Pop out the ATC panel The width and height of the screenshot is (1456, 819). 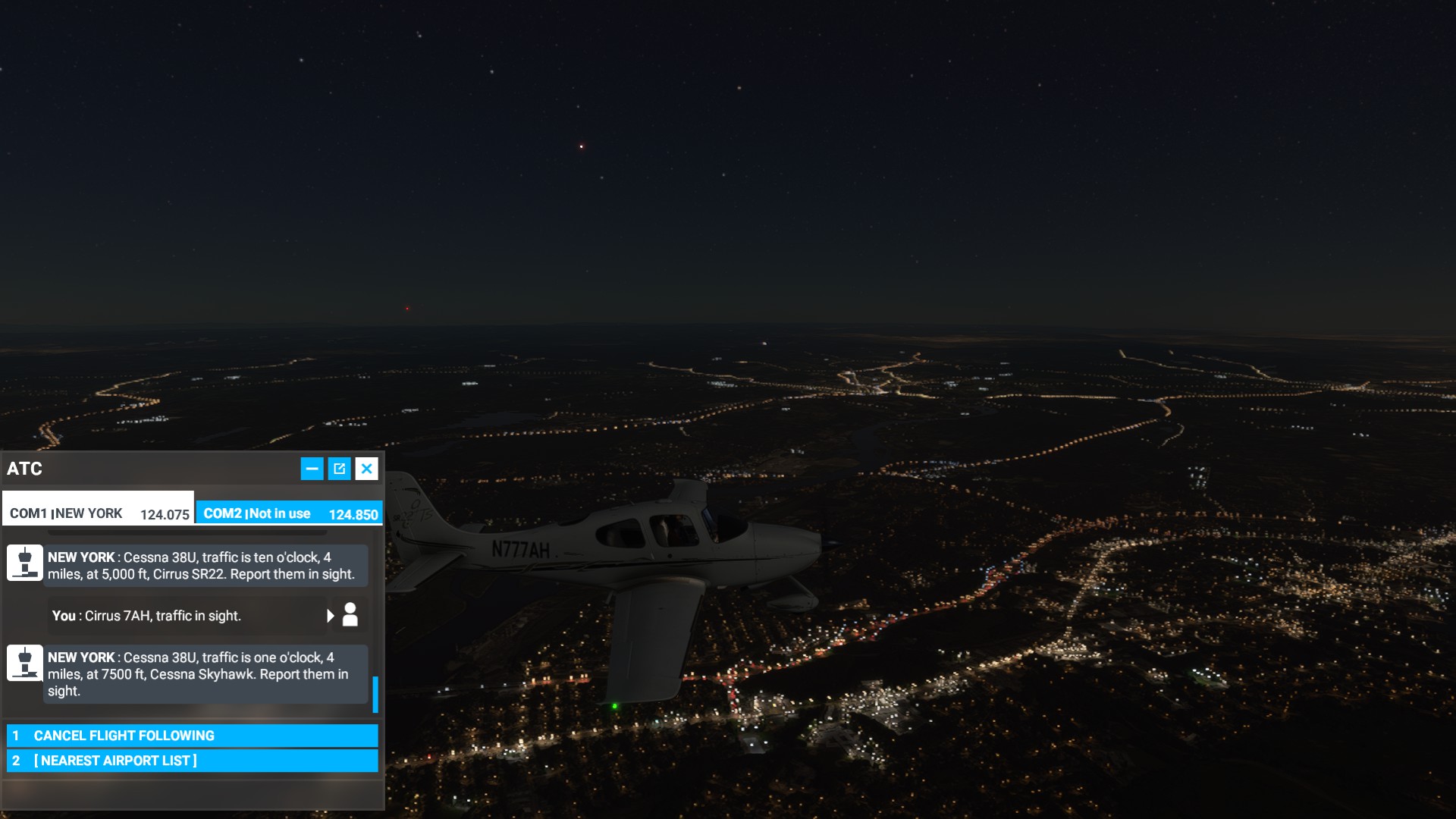click(x=339, y=469)
